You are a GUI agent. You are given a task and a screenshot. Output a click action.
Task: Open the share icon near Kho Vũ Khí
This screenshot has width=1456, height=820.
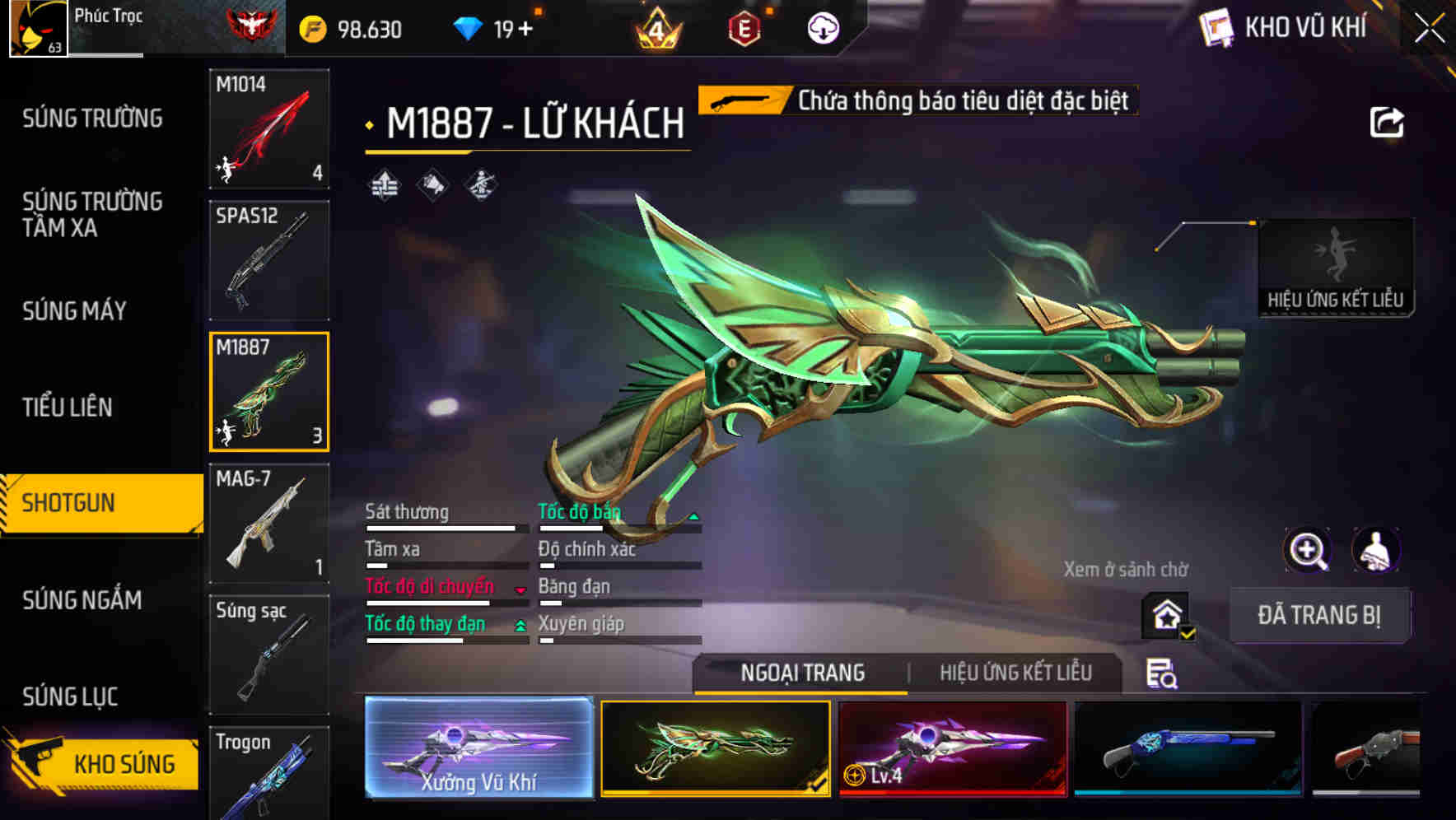(1388, 120)
